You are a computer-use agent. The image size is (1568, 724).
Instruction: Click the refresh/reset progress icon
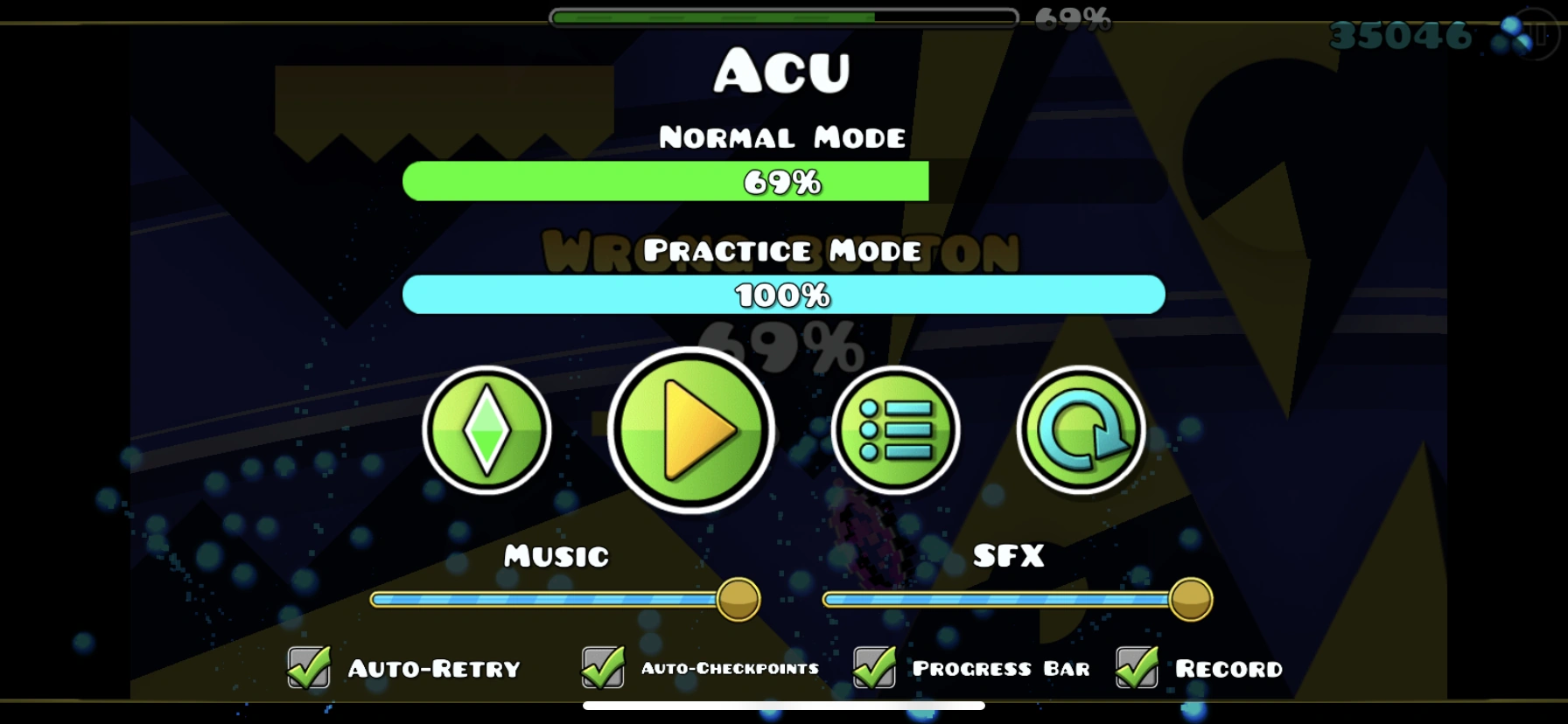point(1082,430)
